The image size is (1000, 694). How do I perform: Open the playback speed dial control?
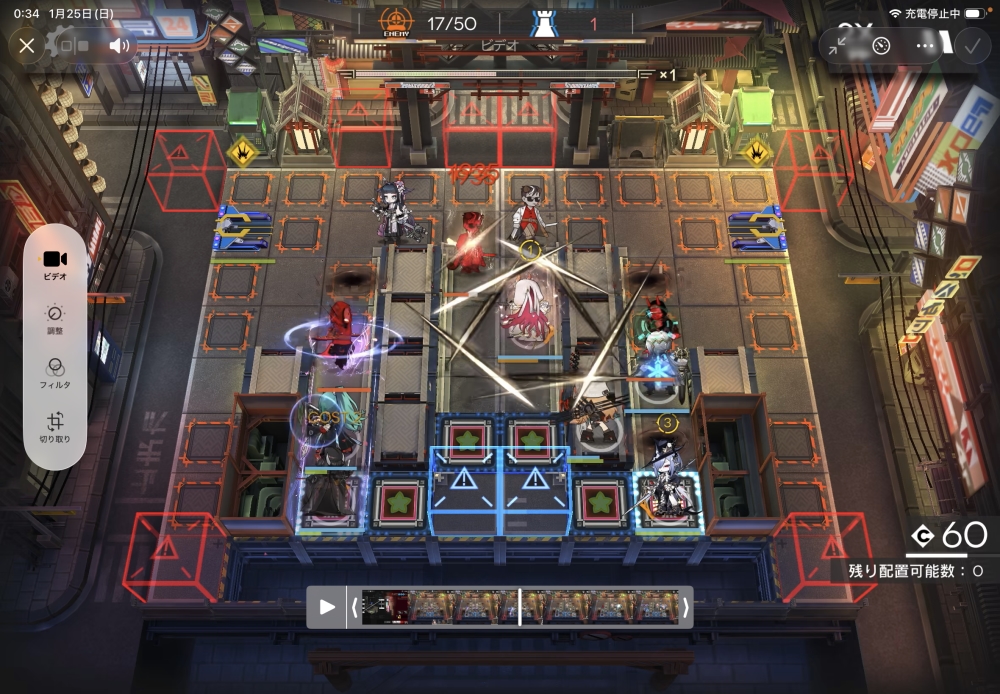pyautogui.click(x=881, y=45)
